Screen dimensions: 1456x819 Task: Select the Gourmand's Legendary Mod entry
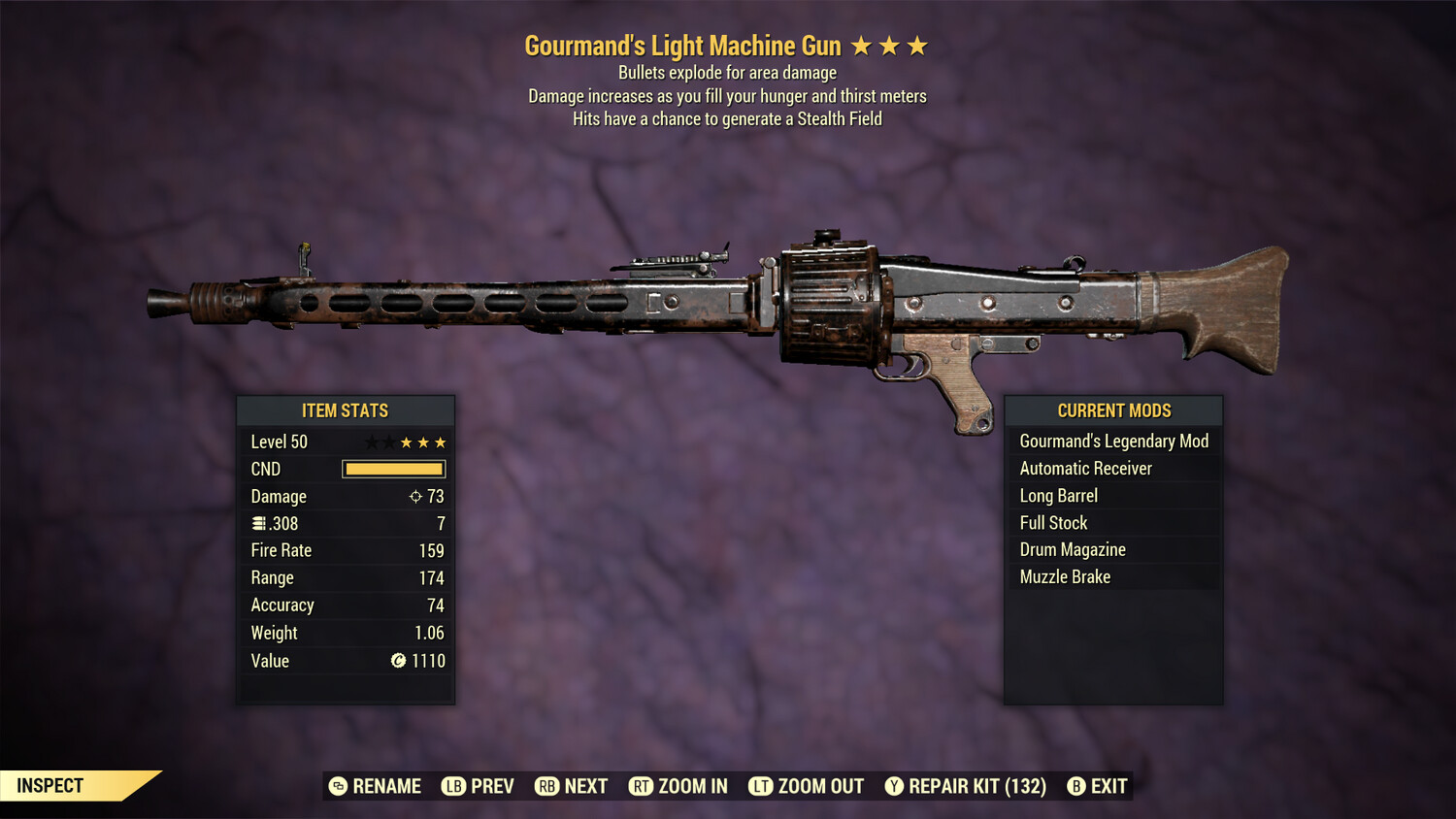1113,441
